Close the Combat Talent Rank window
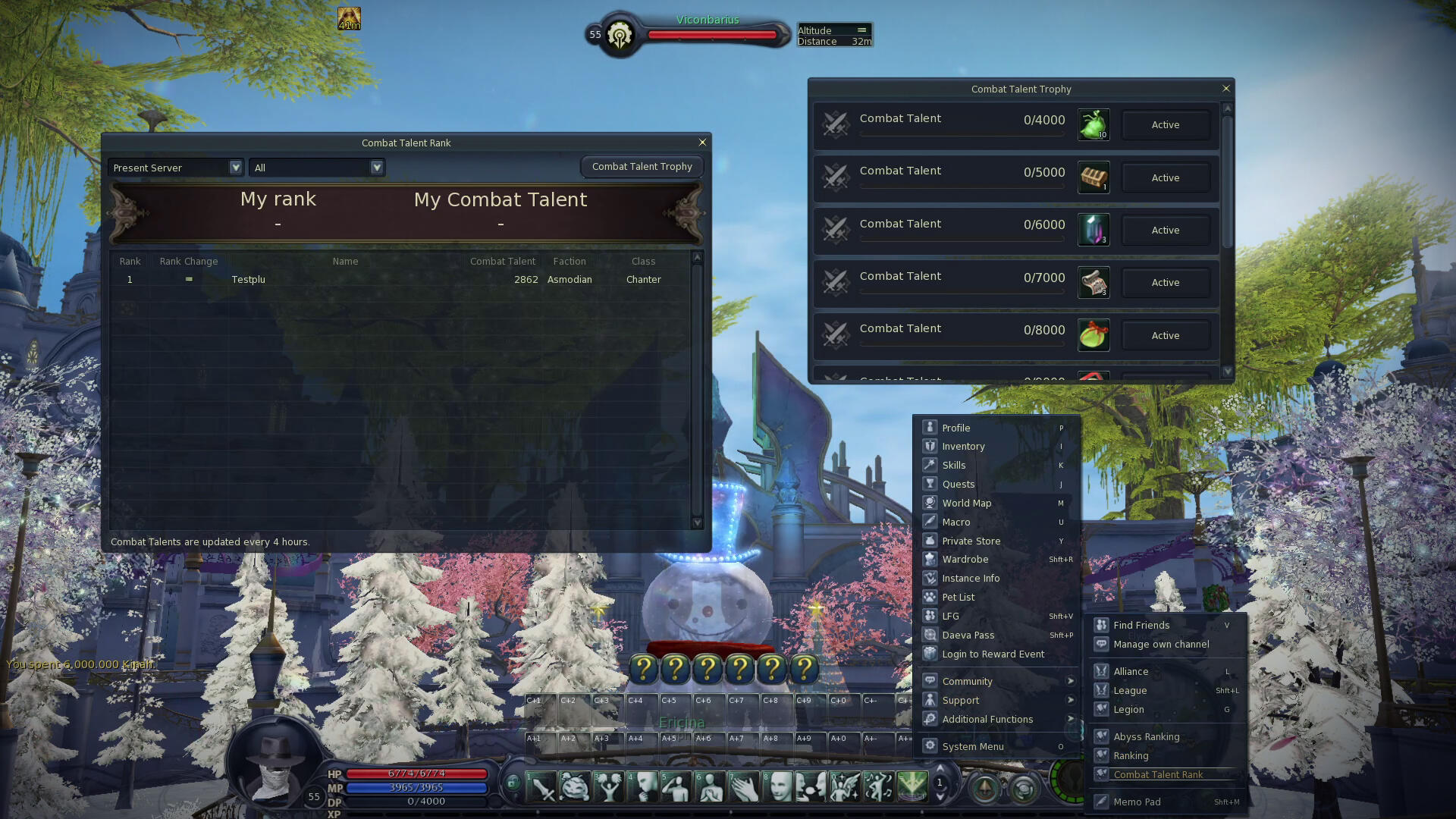The width and height of the screenshot is (1456, 819). click(x=702, y=143)
